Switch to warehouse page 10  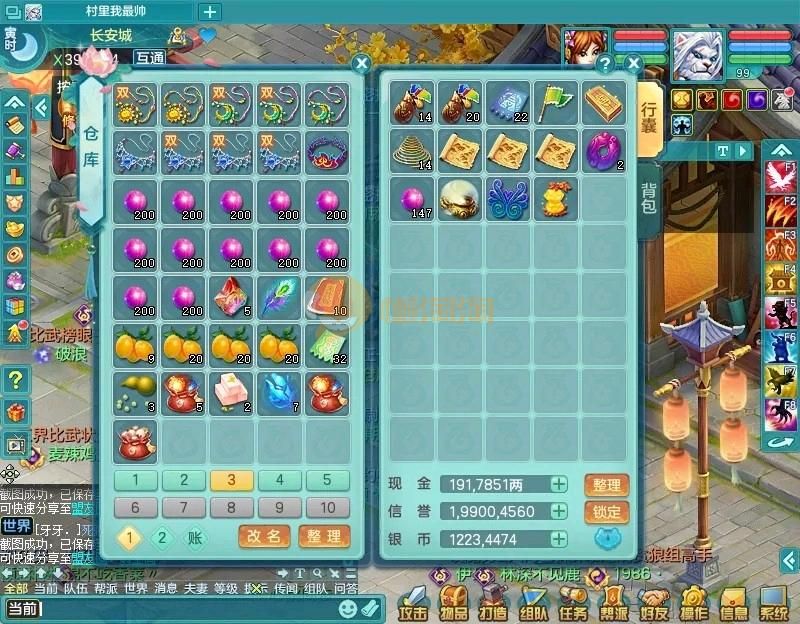(327, 507)
